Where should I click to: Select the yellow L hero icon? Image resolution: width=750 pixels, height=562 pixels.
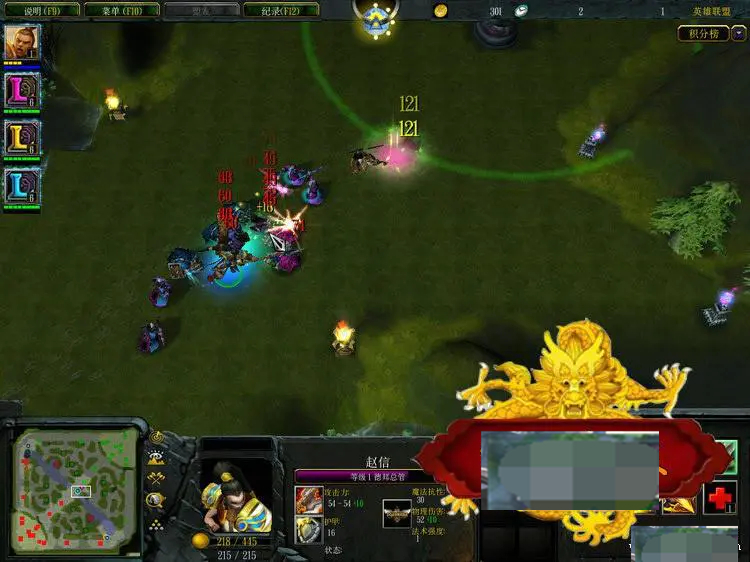[x=21, y=137]
